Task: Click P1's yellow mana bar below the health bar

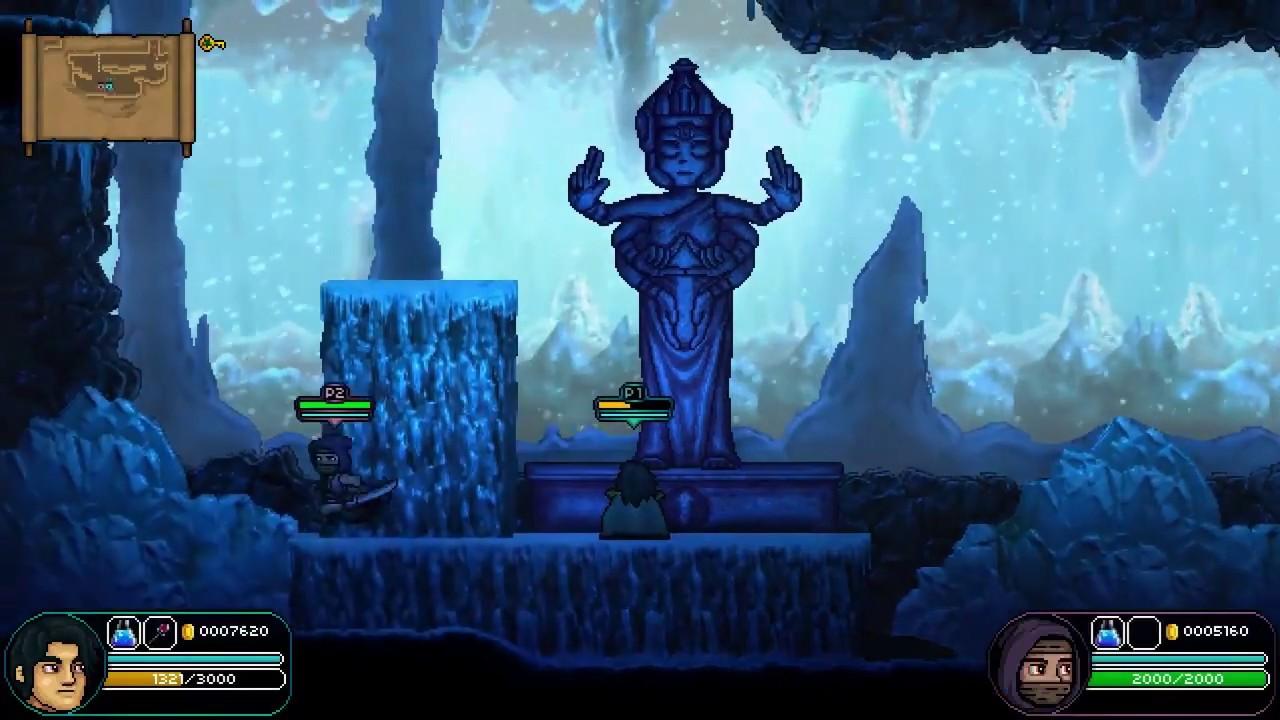Action: [x=632, y=405]
